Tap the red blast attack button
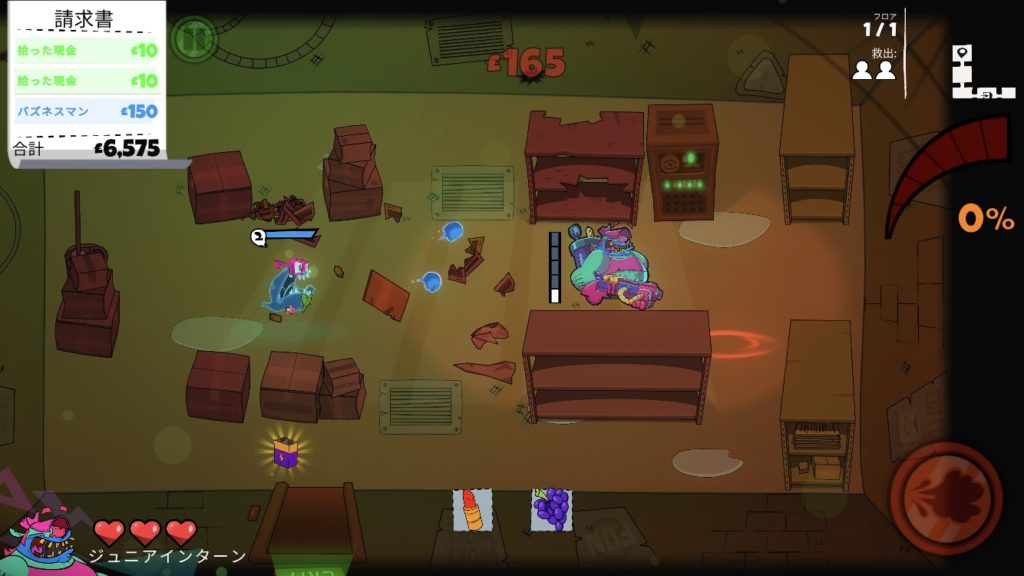The height and width of the screenshot is (576, 1024). coord(945,497)
